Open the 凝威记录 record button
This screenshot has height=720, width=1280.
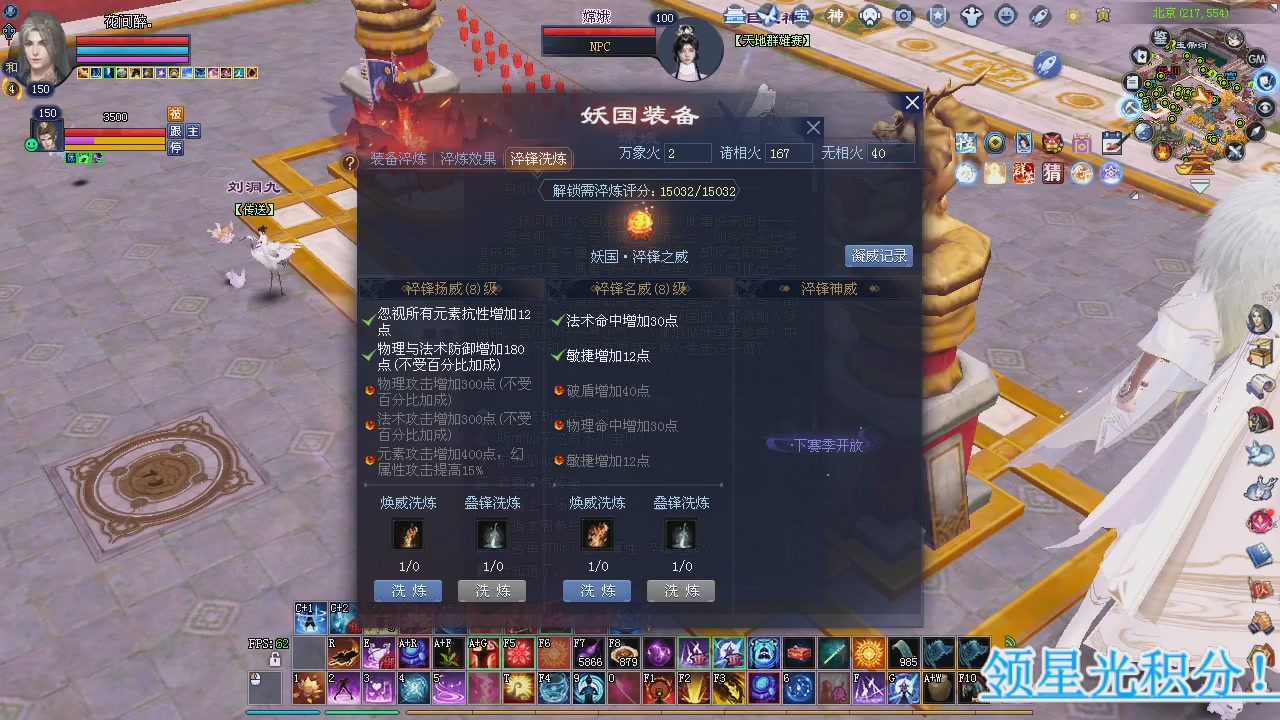point(878,256)
